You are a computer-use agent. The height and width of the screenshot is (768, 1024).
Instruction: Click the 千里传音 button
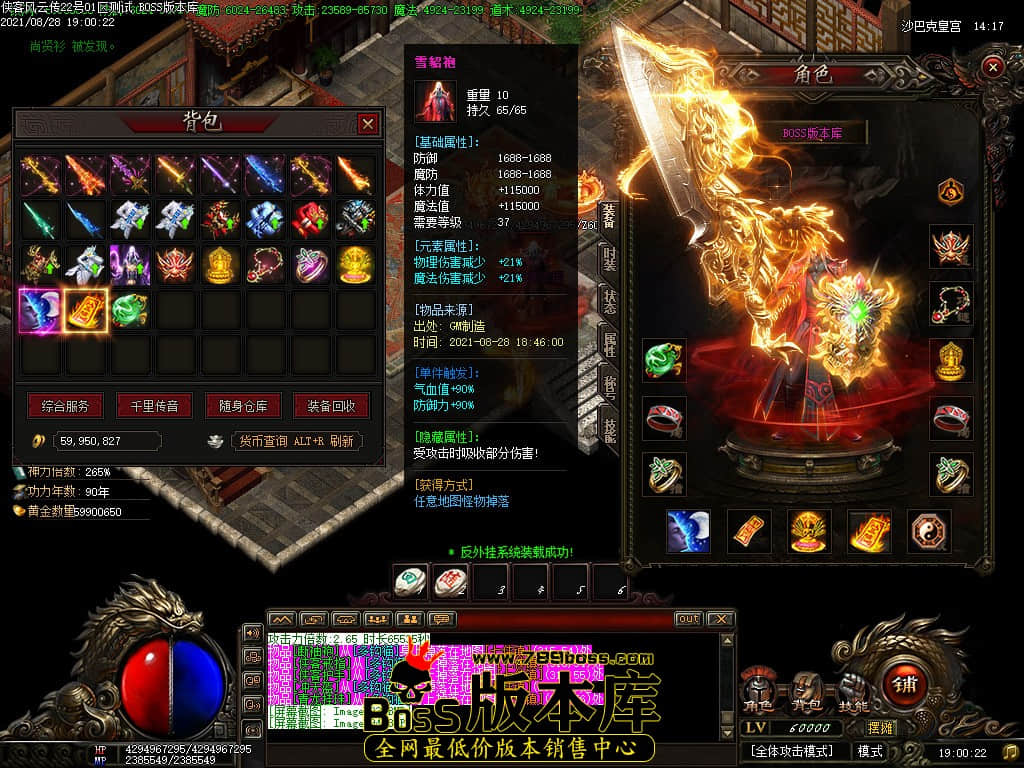[154, 406]
